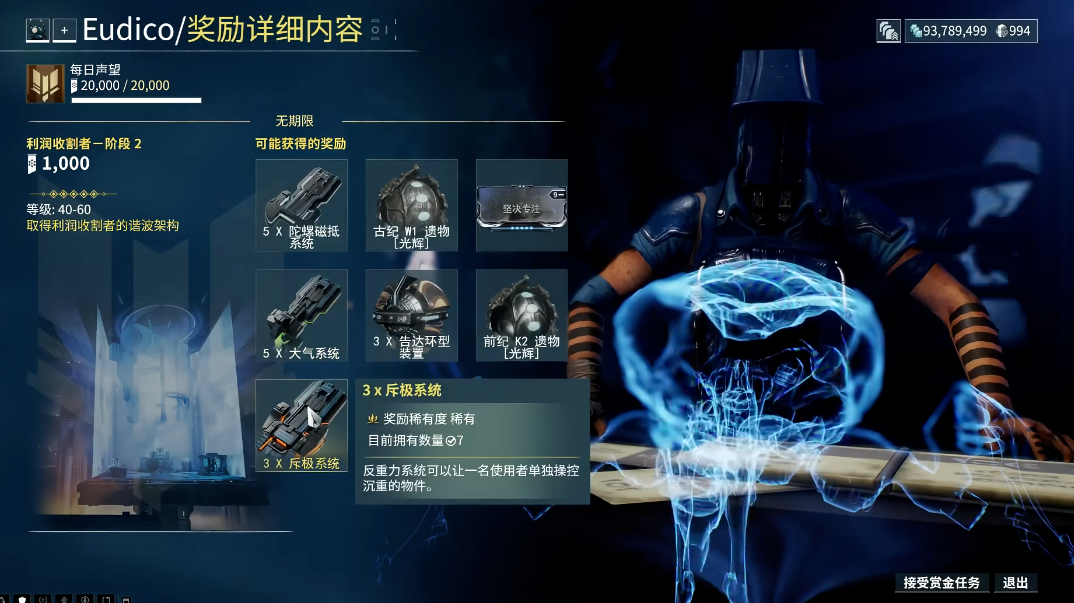This screenshot has width=1074, height=603.
Task: Choose the 坚决专注 mod card reward
Action: click(x=521, y=205)
